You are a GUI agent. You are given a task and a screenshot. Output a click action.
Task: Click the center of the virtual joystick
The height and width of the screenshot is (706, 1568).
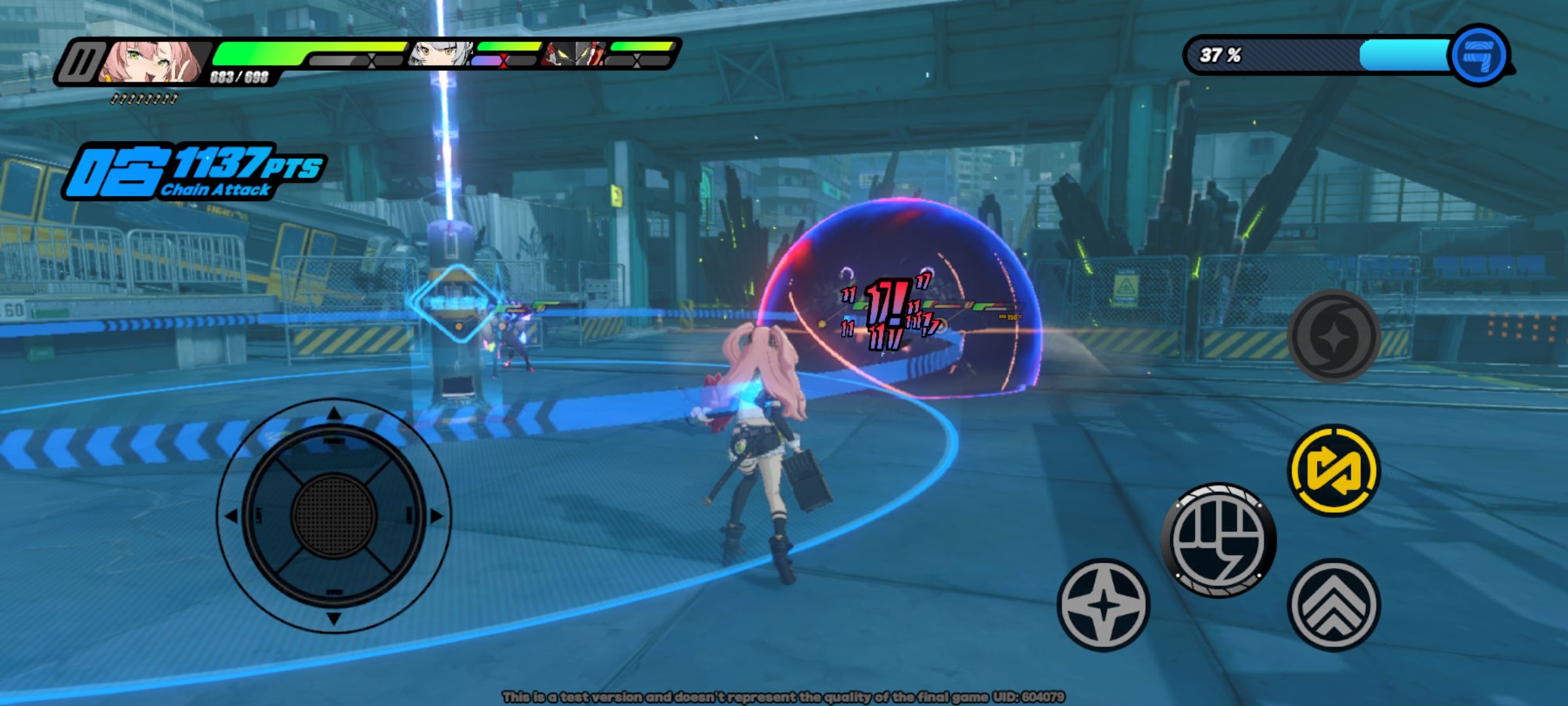click(x=334, y=516)
